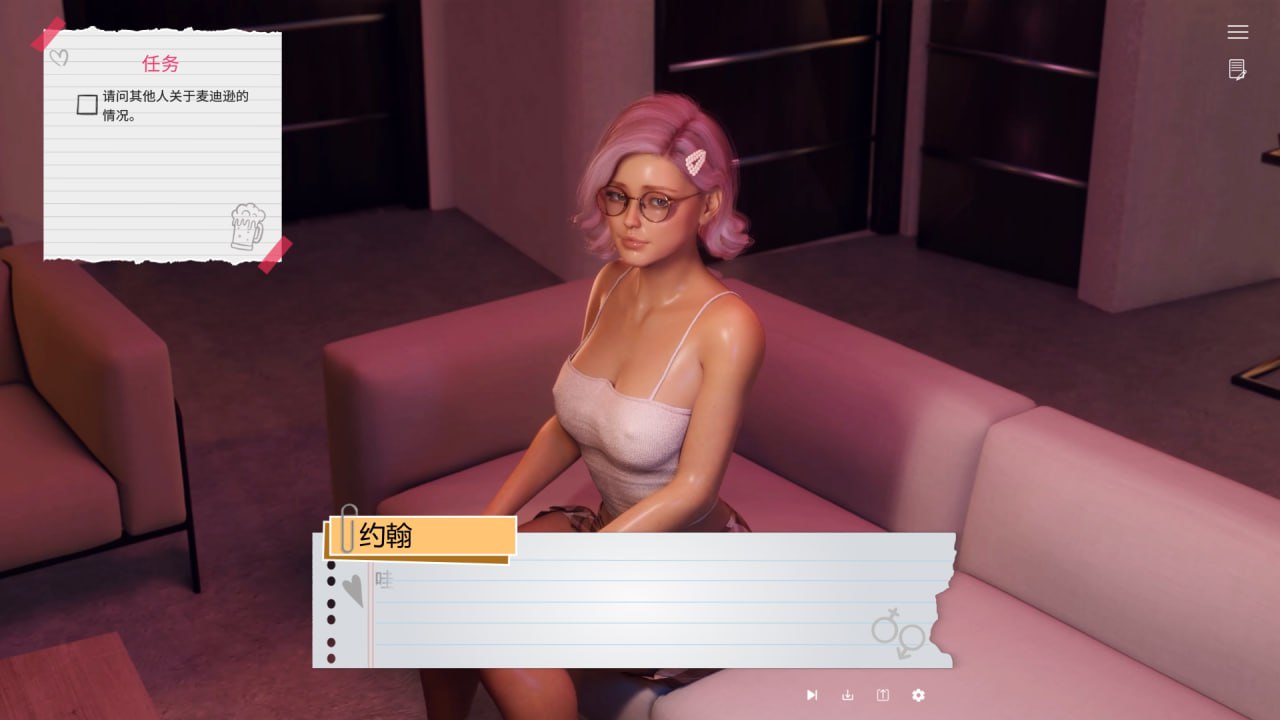1280x720 pixels.
Task: Open the settings gear icon
Action: click(918, 695)
